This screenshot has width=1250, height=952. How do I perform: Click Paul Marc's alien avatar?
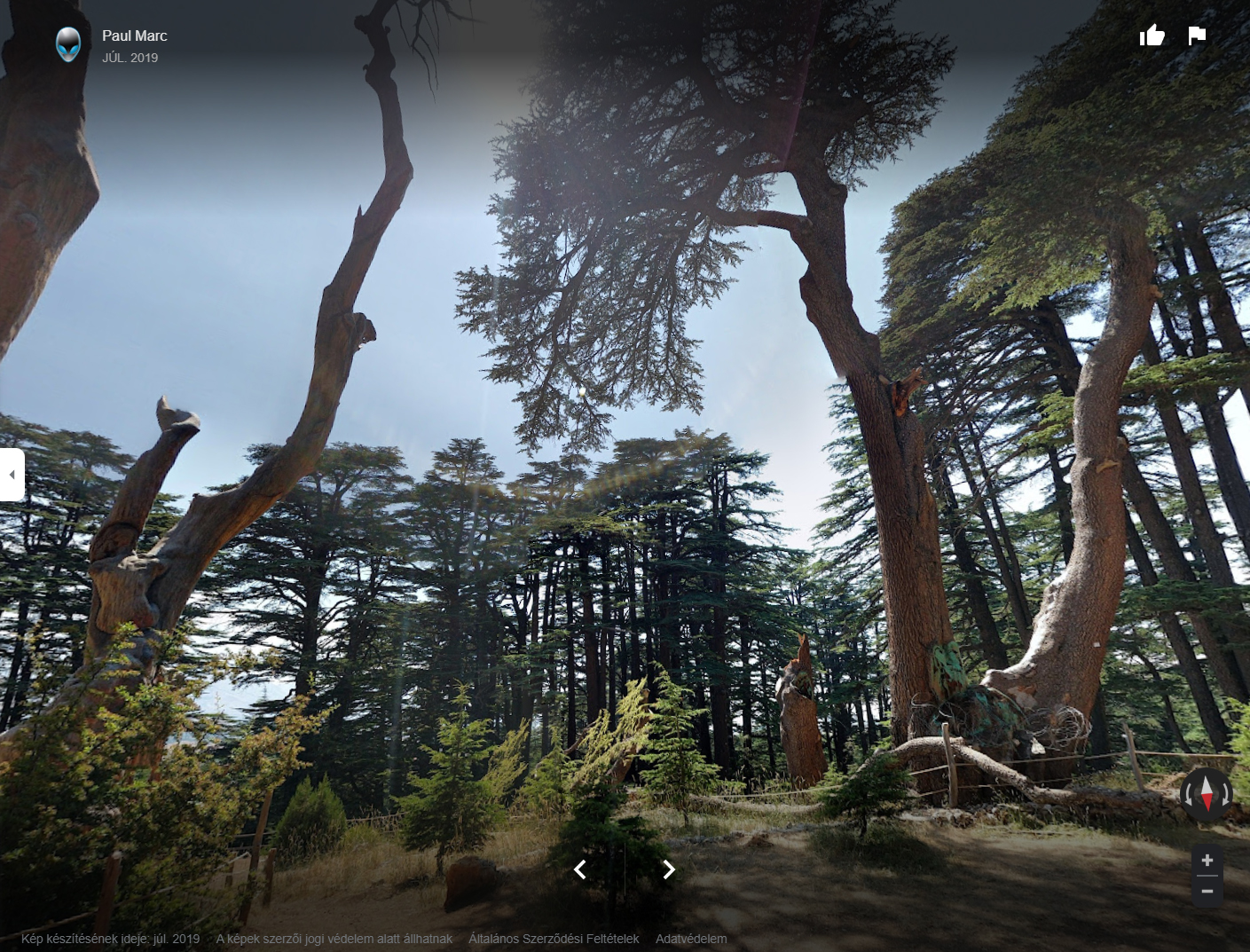[x=68, y=43]
